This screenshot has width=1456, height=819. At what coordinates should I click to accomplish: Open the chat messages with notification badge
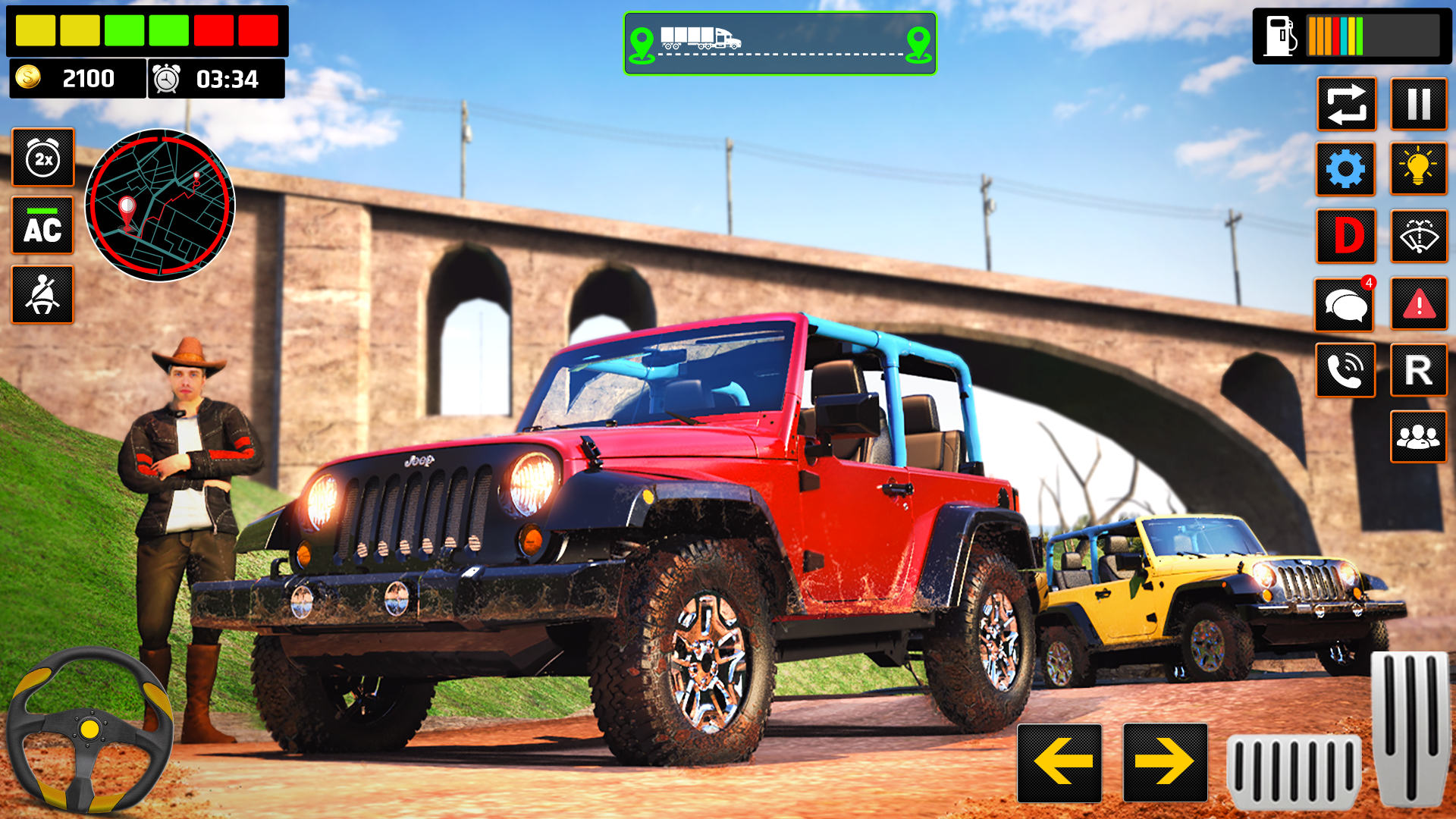pyautogui.click(x=1345, y=303)
